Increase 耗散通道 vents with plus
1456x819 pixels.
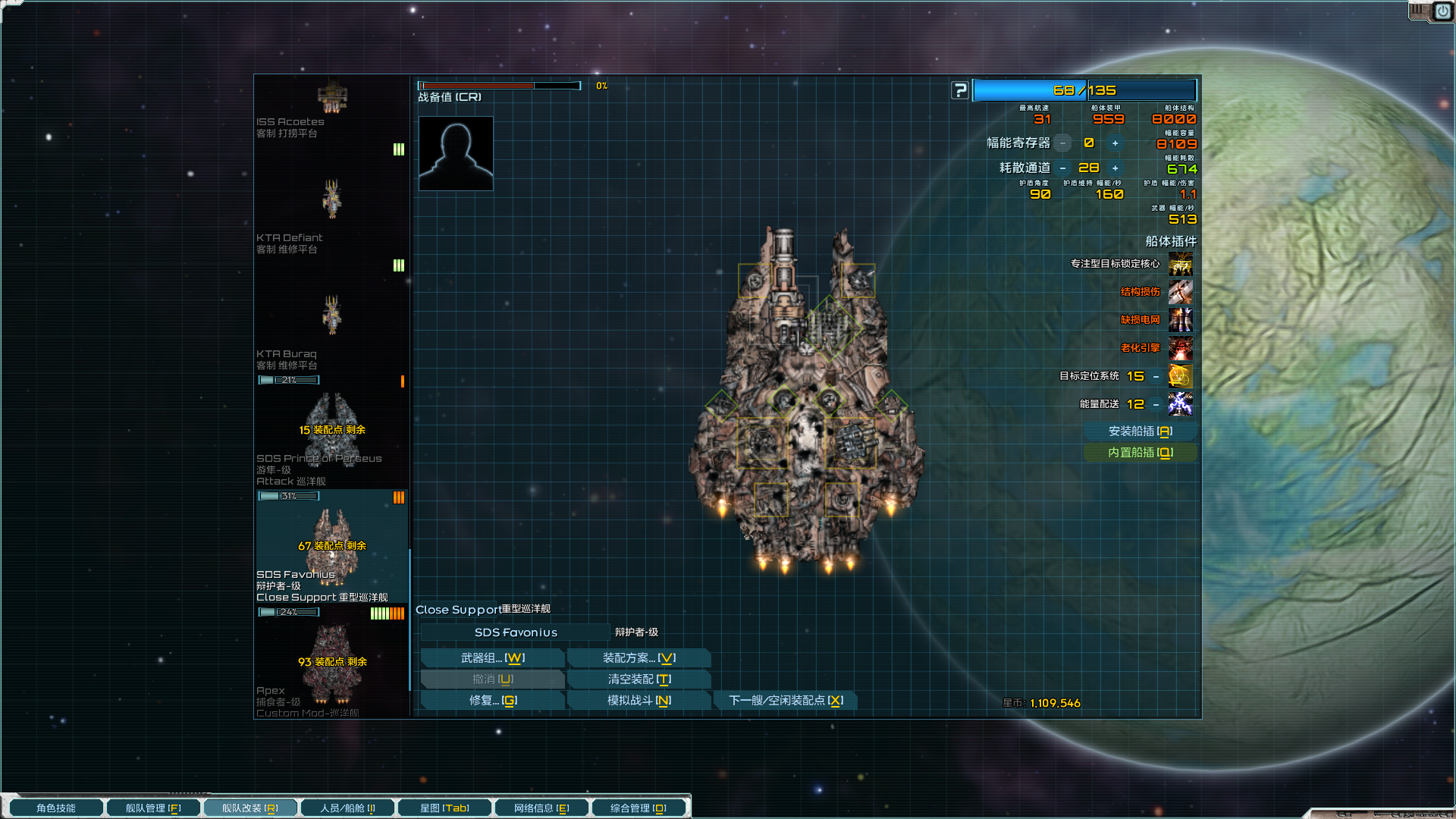coord(1115,168)
